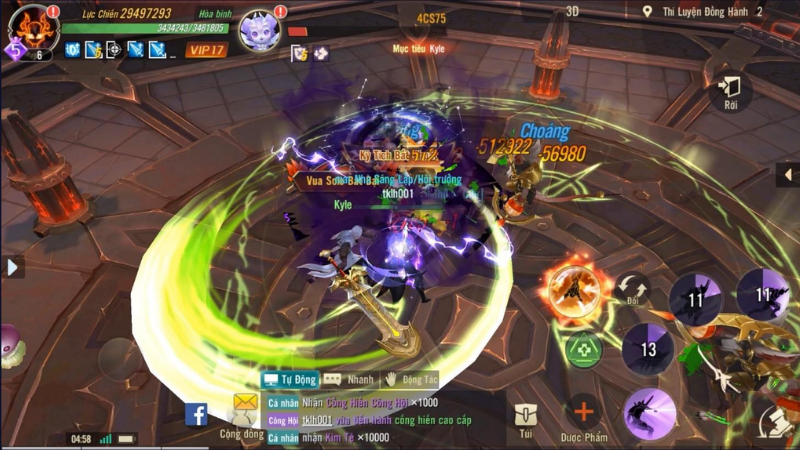800x450 pixels.
Task: Fire the purple dash attack skill
Action: click(649, 413)
